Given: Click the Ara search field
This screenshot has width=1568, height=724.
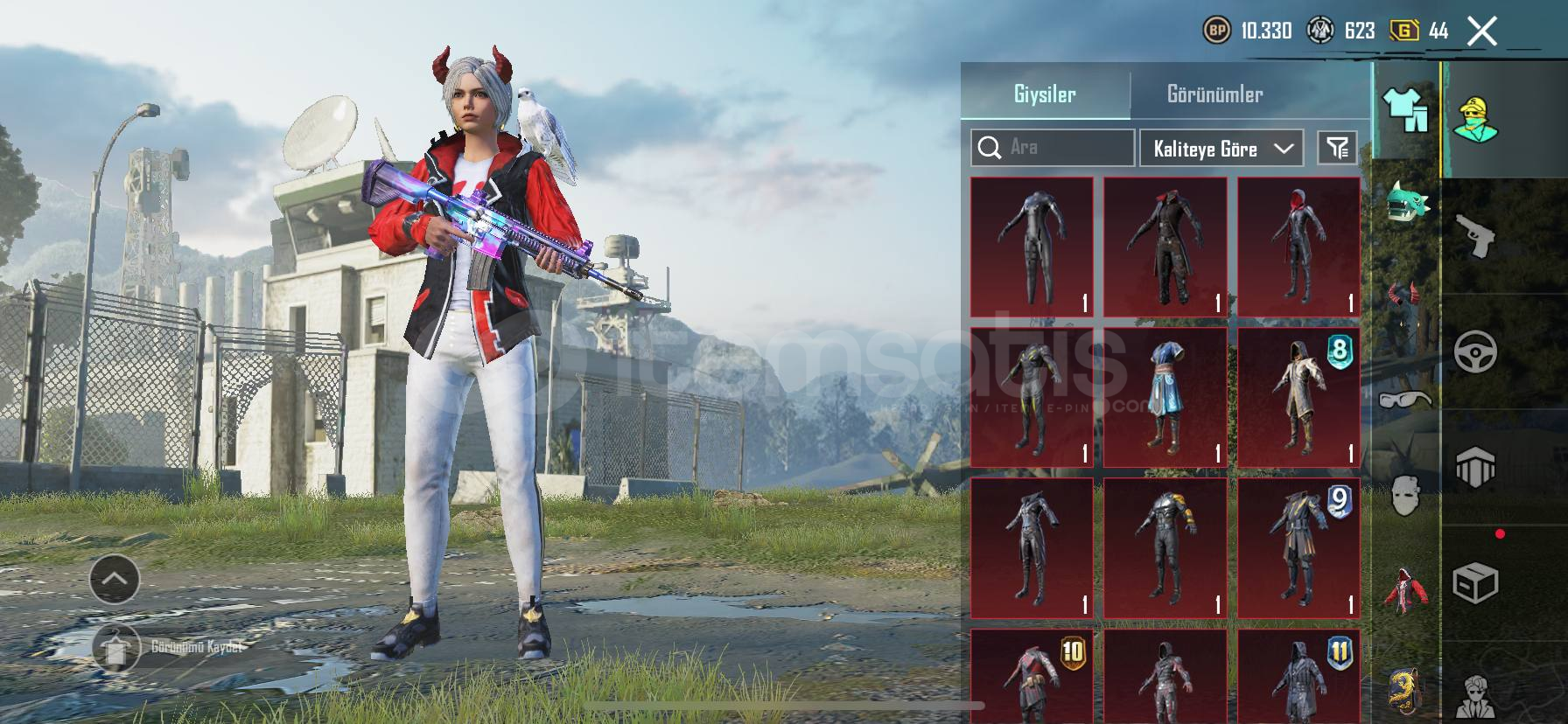Looking at the screenshot, I should [x=1053, y=148].
